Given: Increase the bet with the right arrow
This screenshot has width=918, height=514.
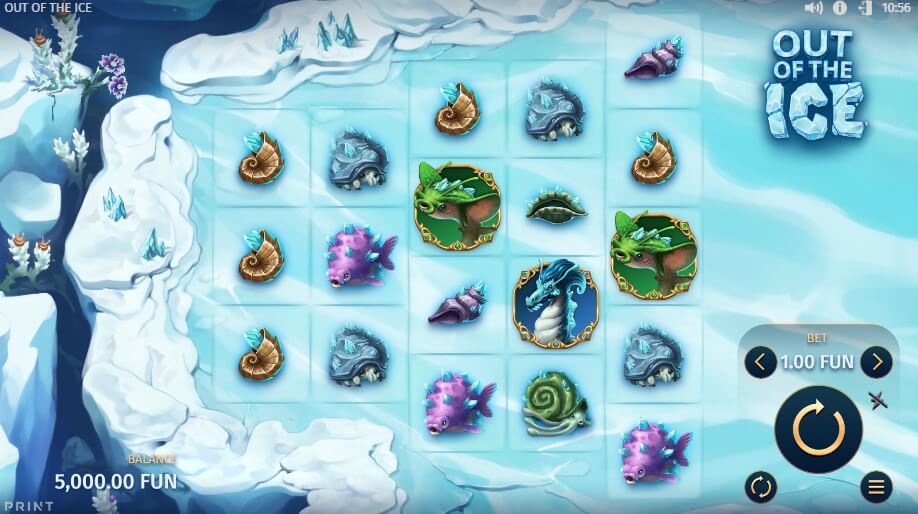Looking at the screenshot, I should click(x=876, y=362).
